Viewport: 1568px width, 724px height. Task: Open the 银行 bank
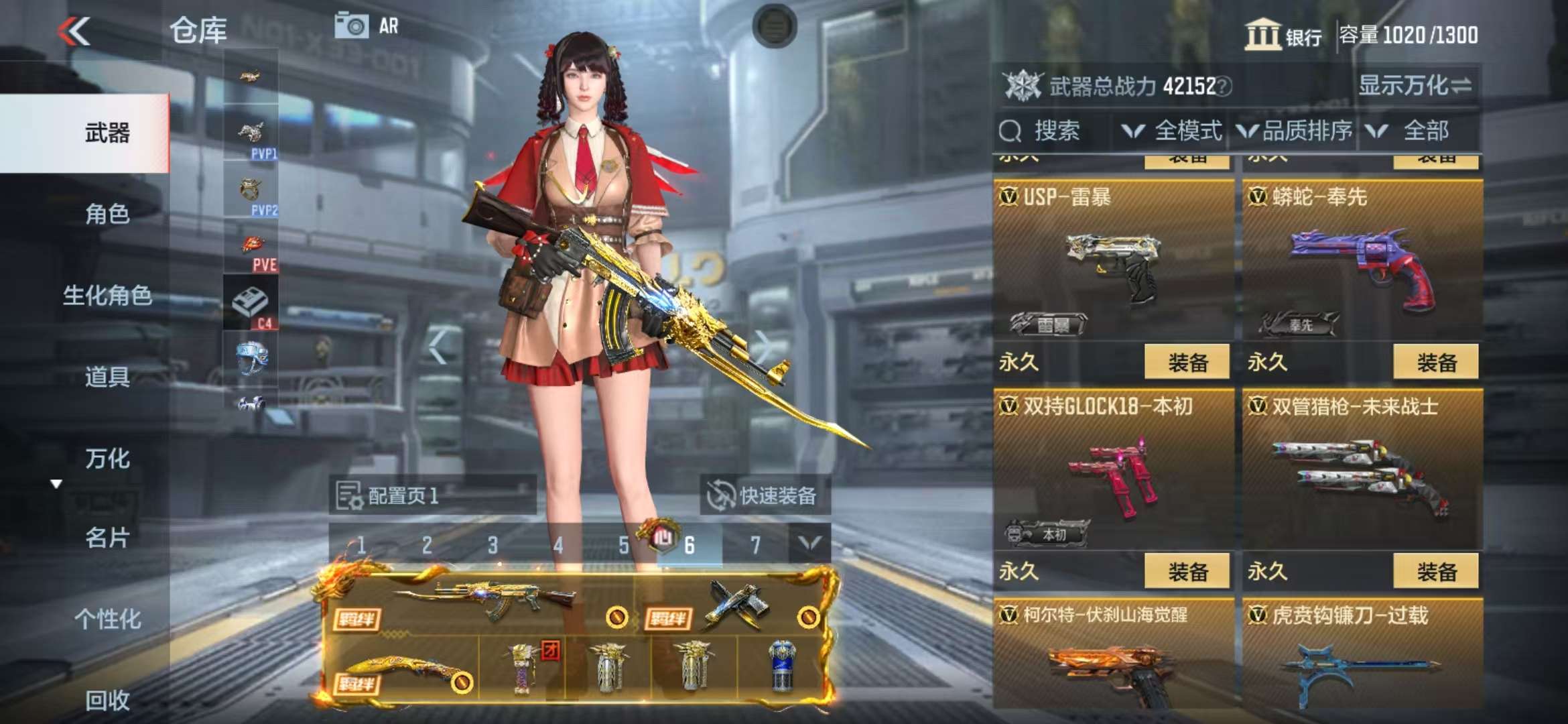(1283, 35)
